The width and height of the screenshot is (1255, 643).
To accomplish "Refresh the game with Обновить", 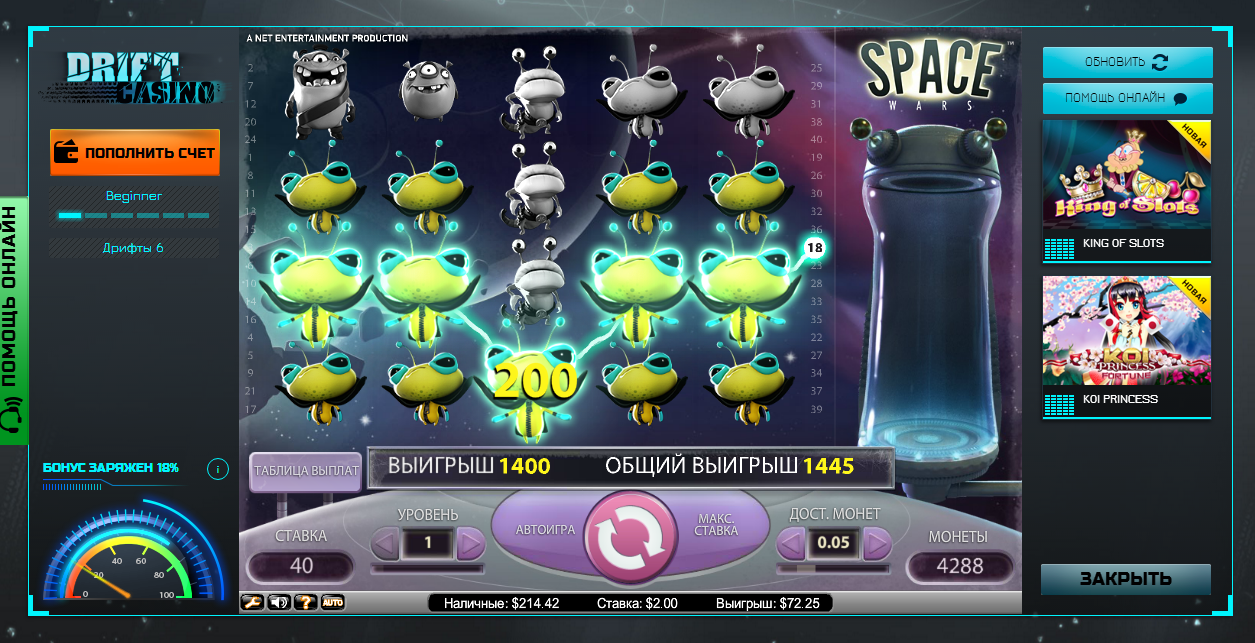I will coord(1127,62).
